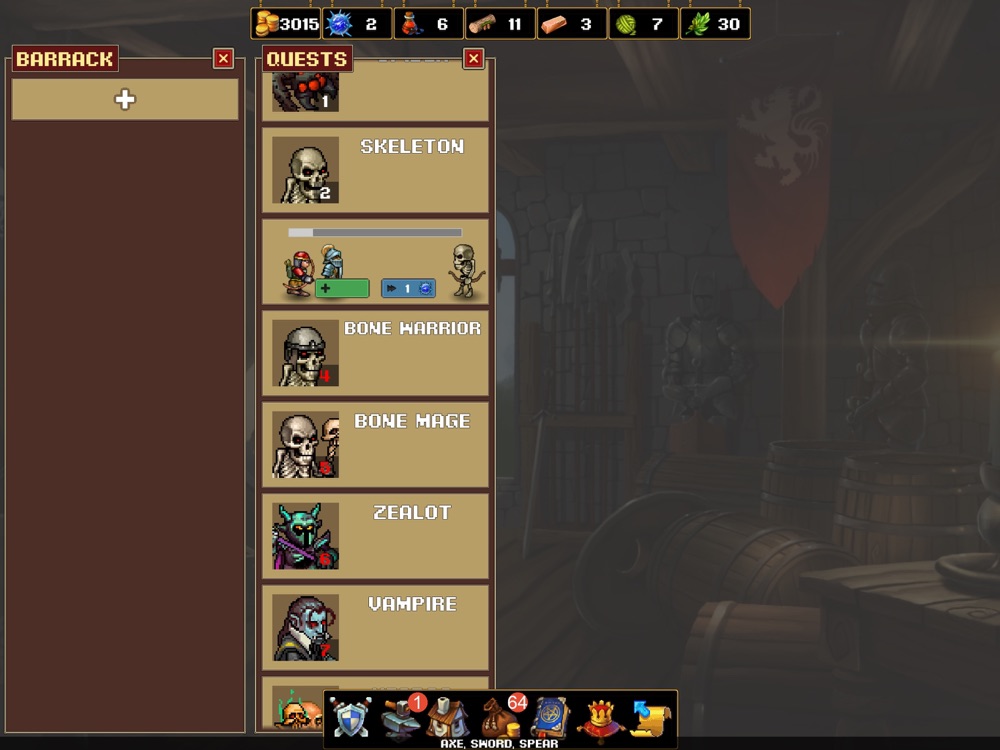Open the anvil forge menu
Image resolution: width=1000 pixels, height=750 pixels.
click(x=401, y=718)
